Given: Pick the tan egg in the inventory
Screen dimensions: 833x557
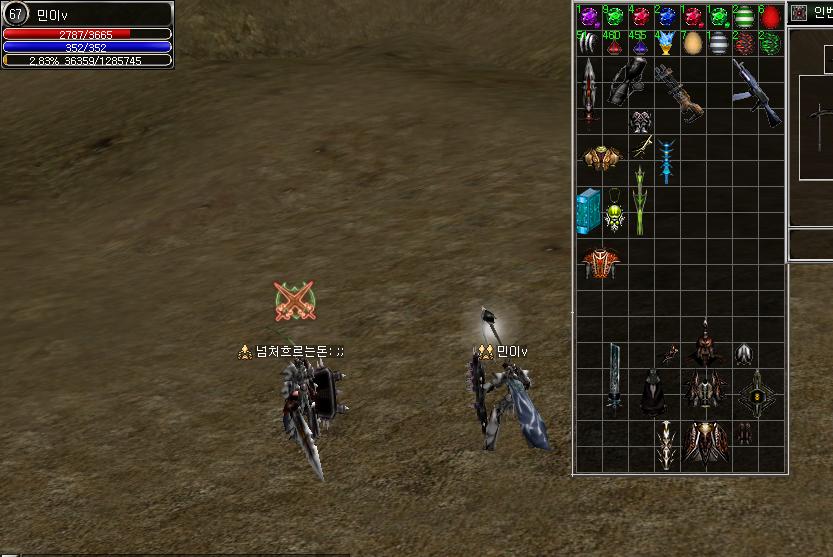Looking at the screenshot, I should (692, 43).
